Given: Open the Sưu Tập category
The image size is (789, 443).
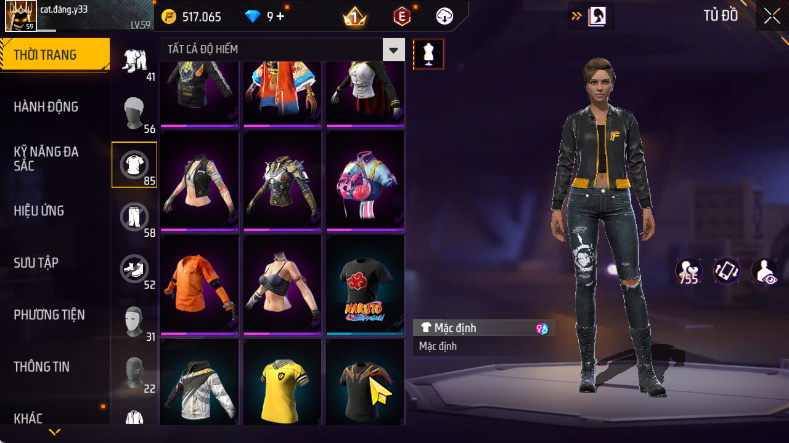Looking at the screenshot, I should 36,262.
